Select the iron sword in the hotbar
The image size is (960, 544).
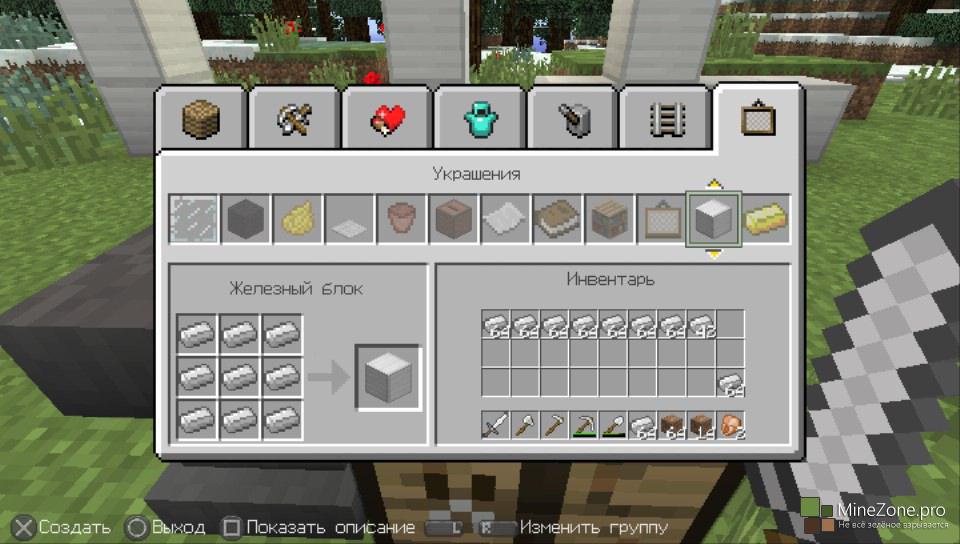[x=496, y=426]
